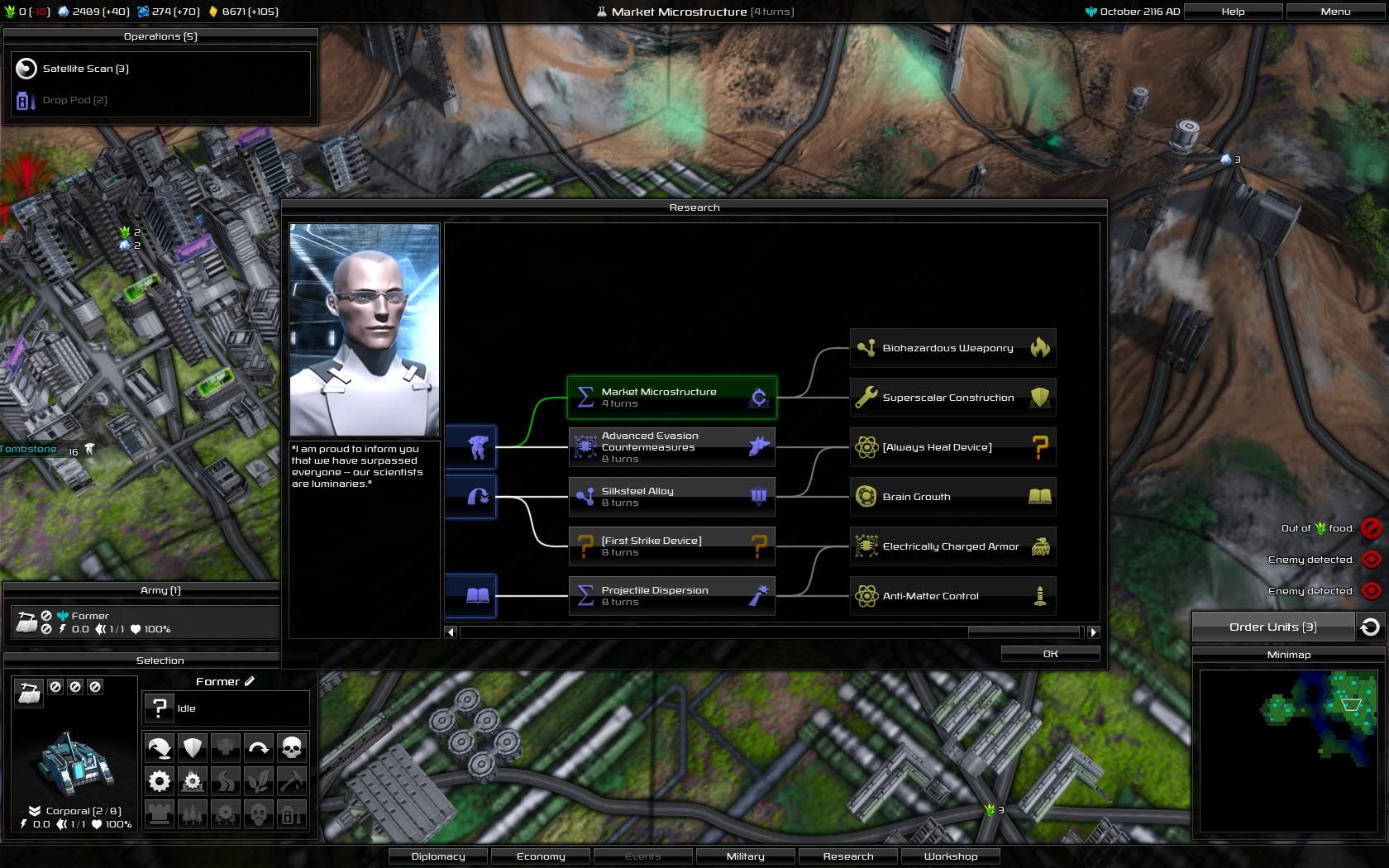Open the Workshop screen

[950, 856]
